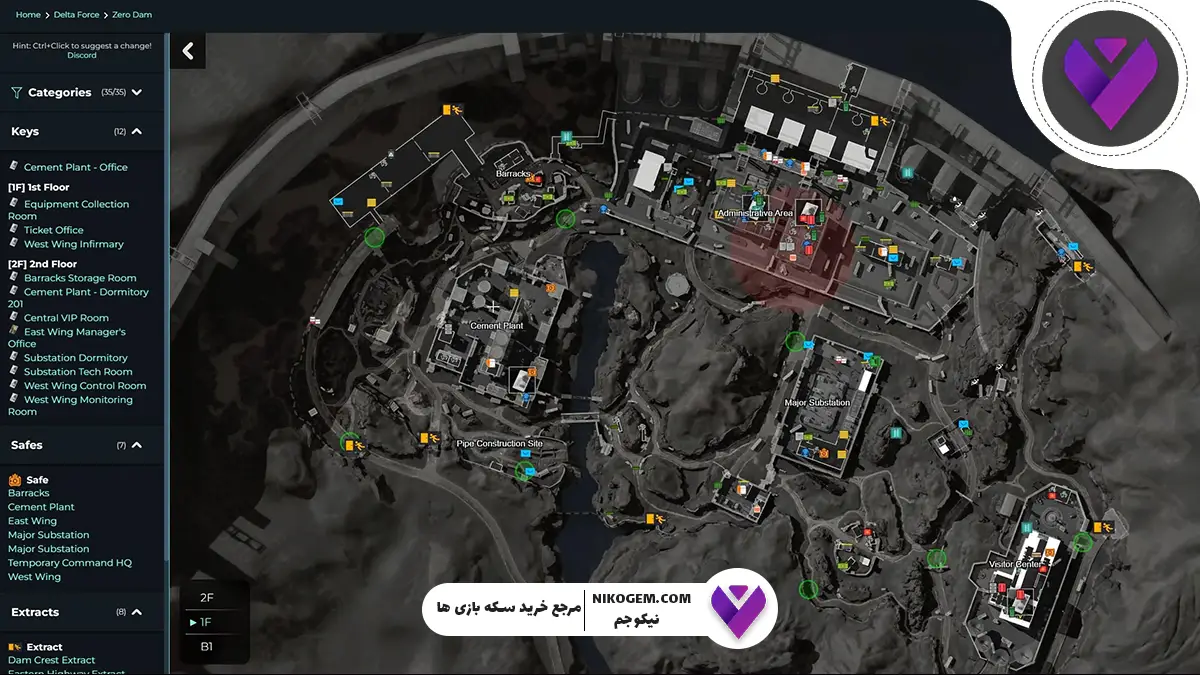The height and width of the screenshot is (675, 1200).
Task: Select the Dam Crest Extract entry
Action: 52,660
